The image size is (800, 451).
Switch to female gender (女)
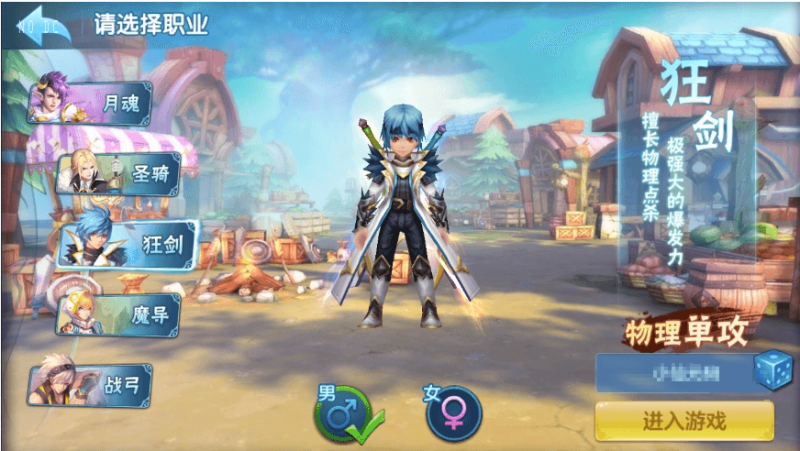click(453, 412)
